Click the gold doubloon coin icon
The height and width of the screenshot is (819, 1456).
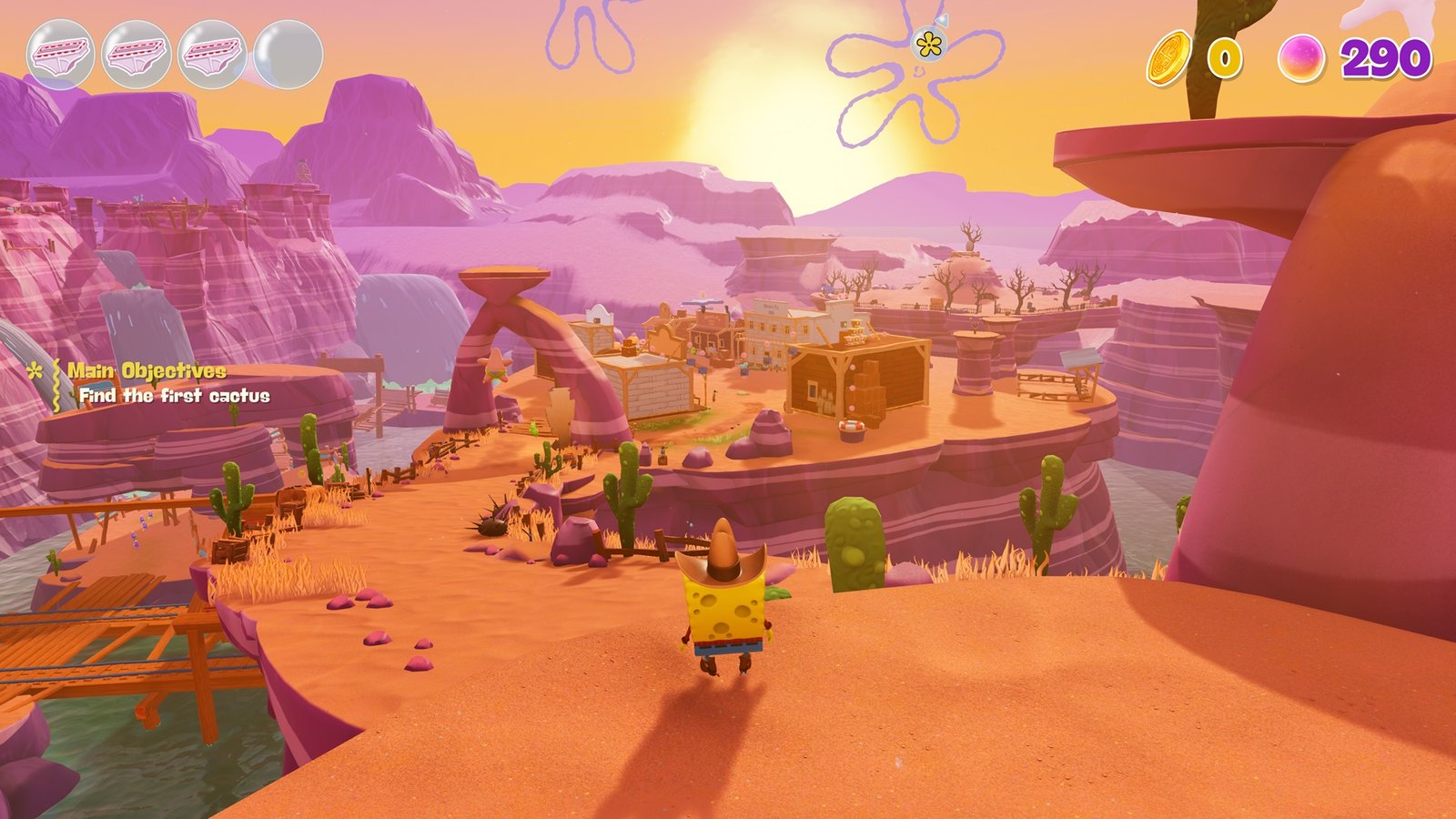pyautogui.click(x=1168, y=58)
